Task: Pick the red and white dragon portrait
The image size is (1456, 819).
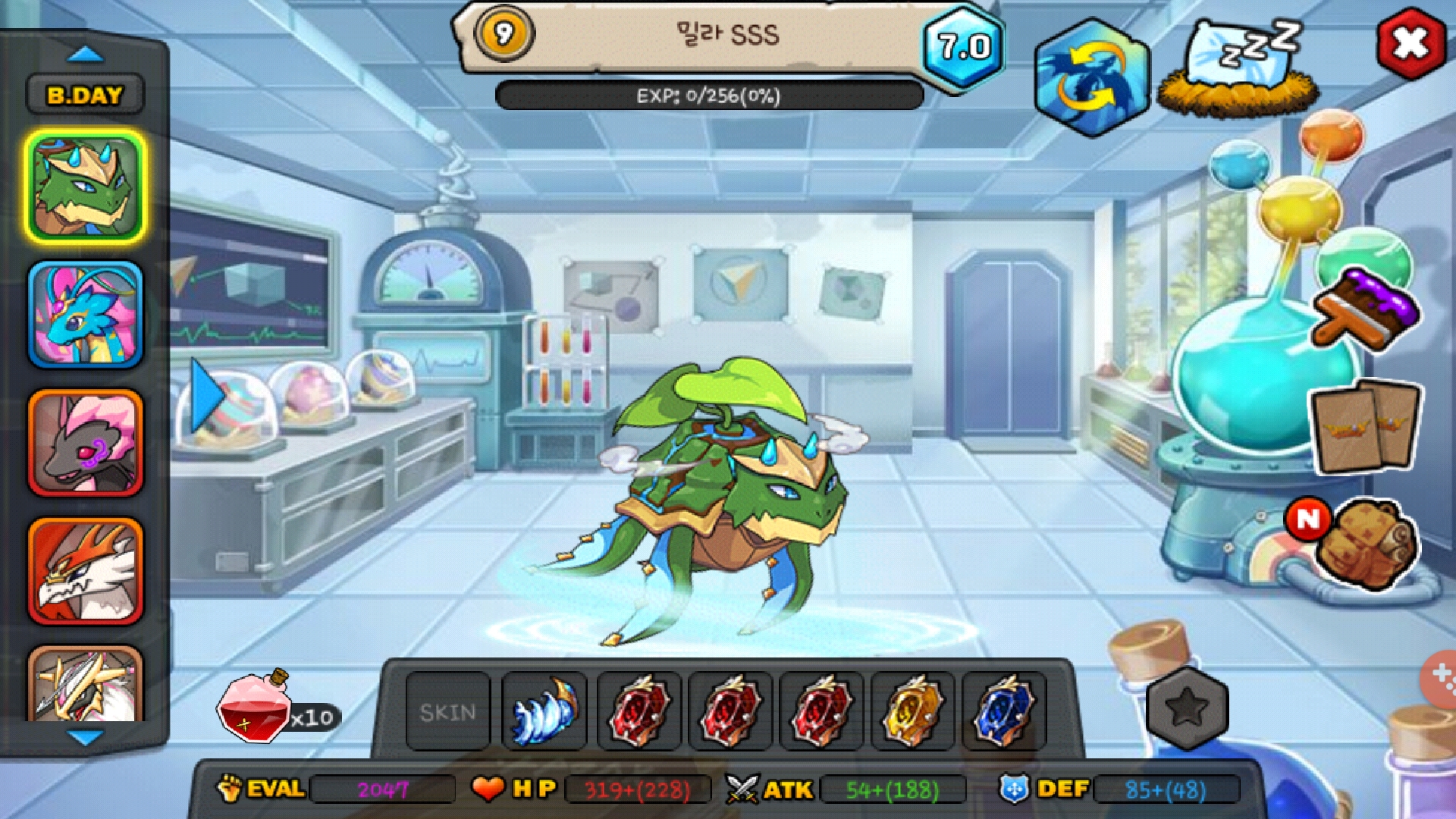Action: [x=85, y=571]
